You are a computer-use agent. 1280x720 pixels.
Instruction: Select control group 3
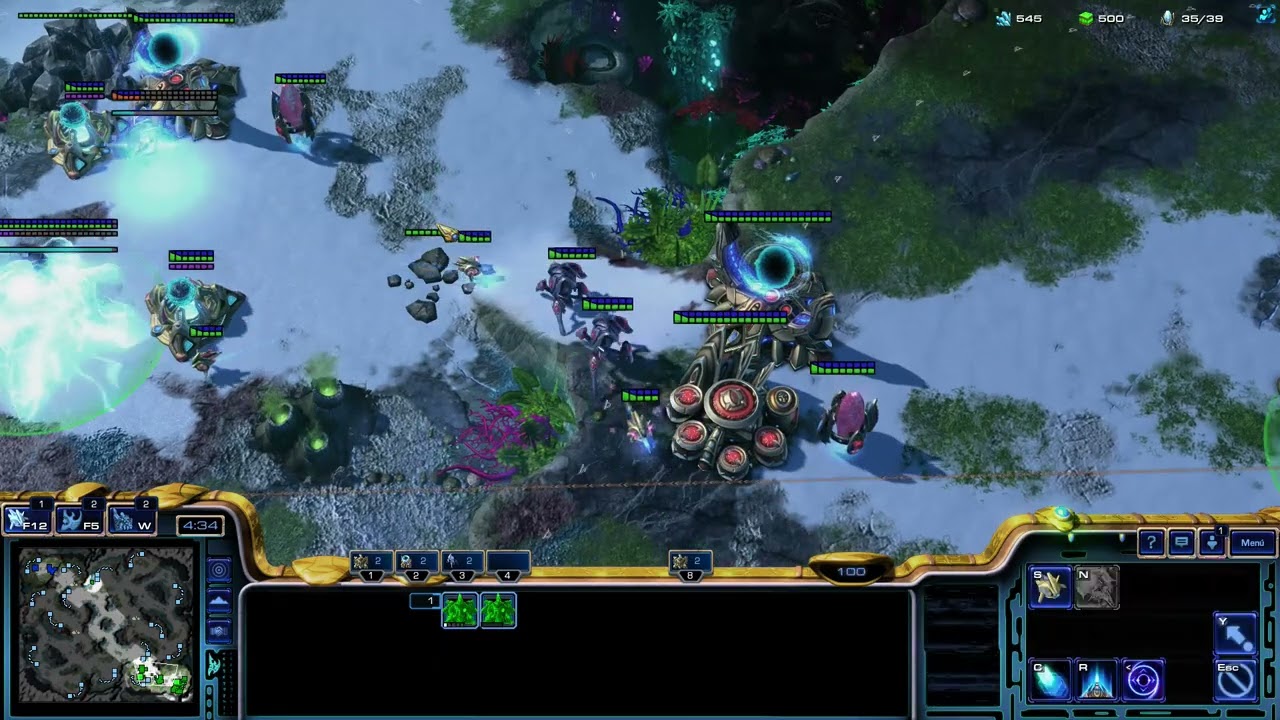(x=462, y=564)
